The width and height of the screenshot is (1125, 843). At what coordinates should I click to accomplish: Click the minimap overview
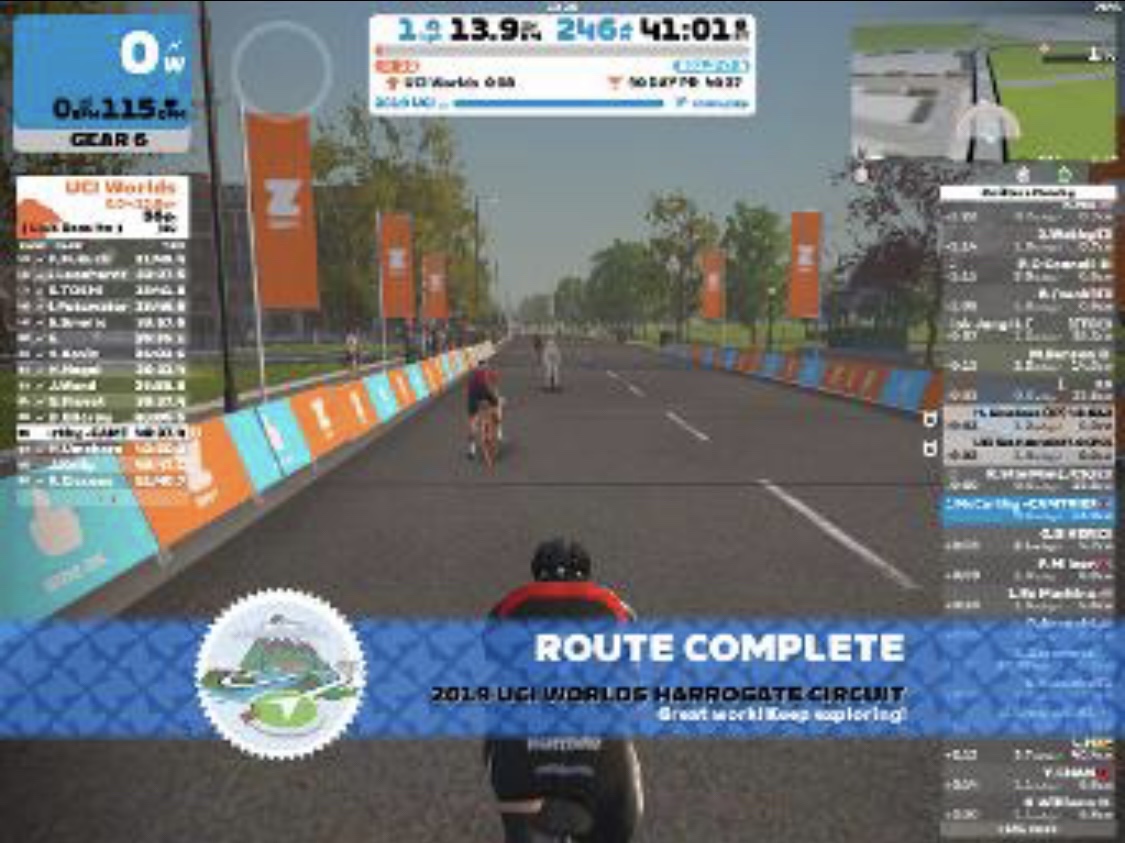(x=984, y=92)
